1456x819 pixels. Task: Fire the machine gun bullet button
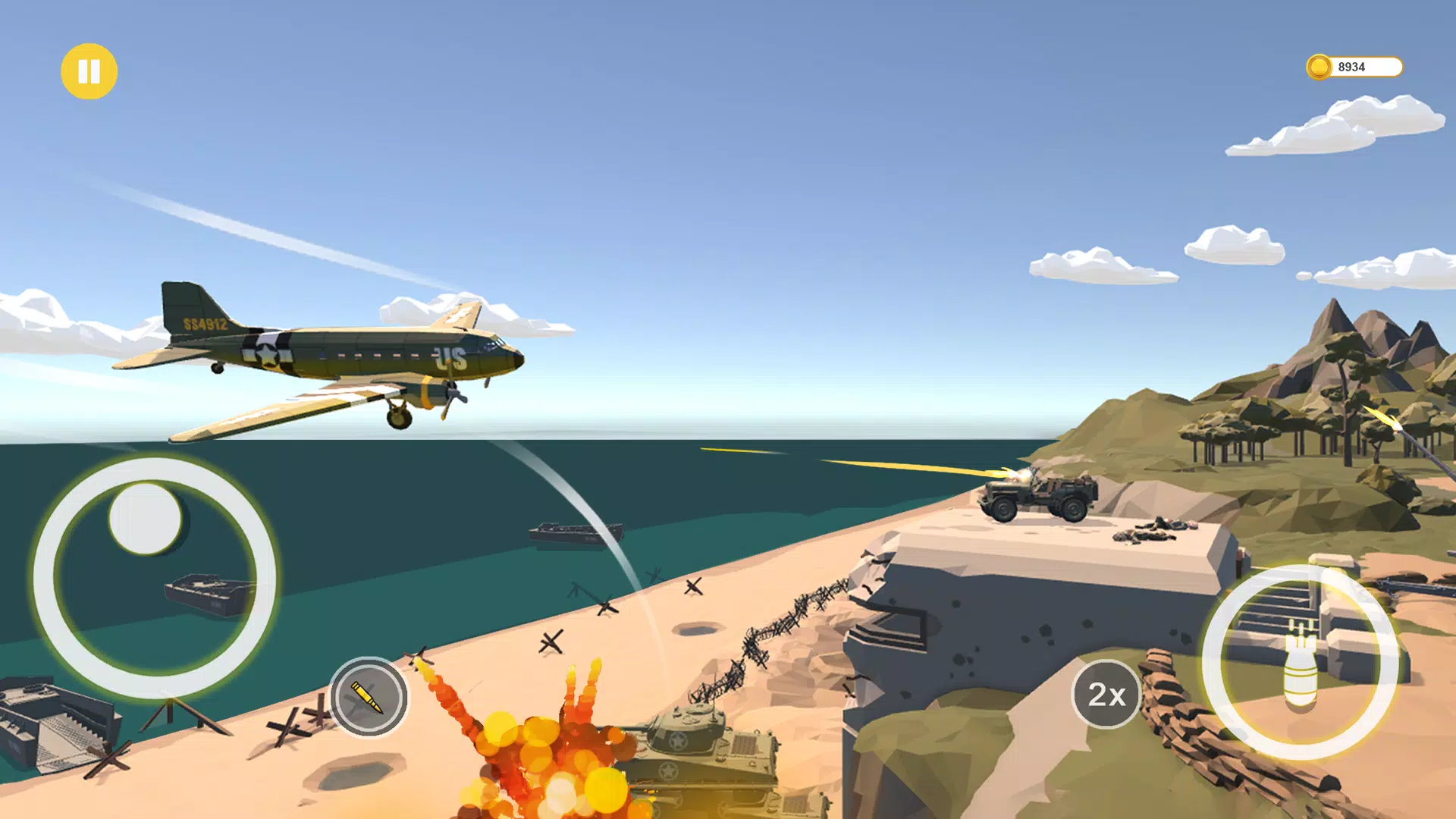click(x=369, y=697)
